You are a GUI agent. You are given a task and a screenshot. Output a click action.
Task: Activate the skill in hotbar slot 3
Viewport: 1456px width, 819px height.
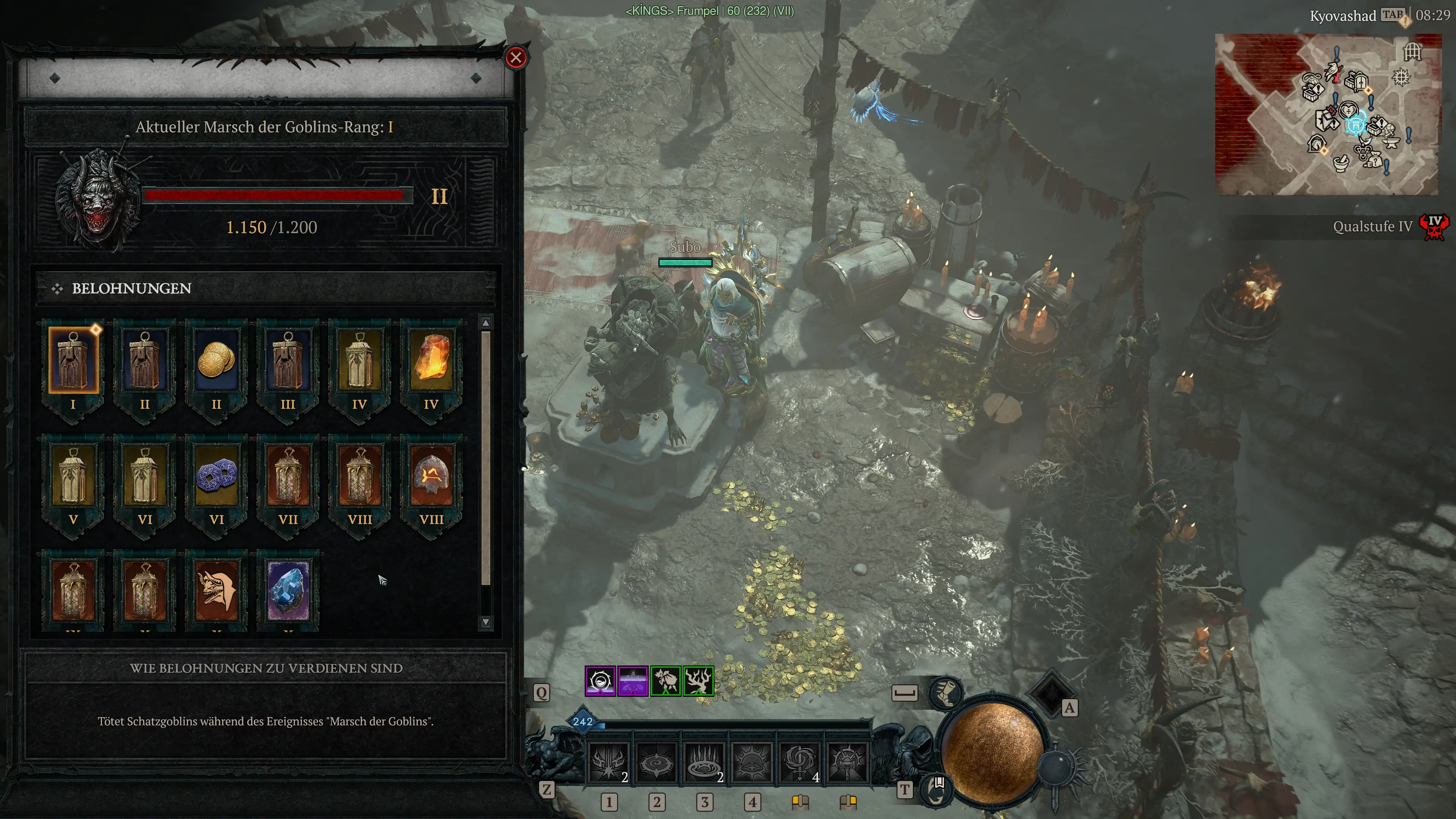coord(704,763)
